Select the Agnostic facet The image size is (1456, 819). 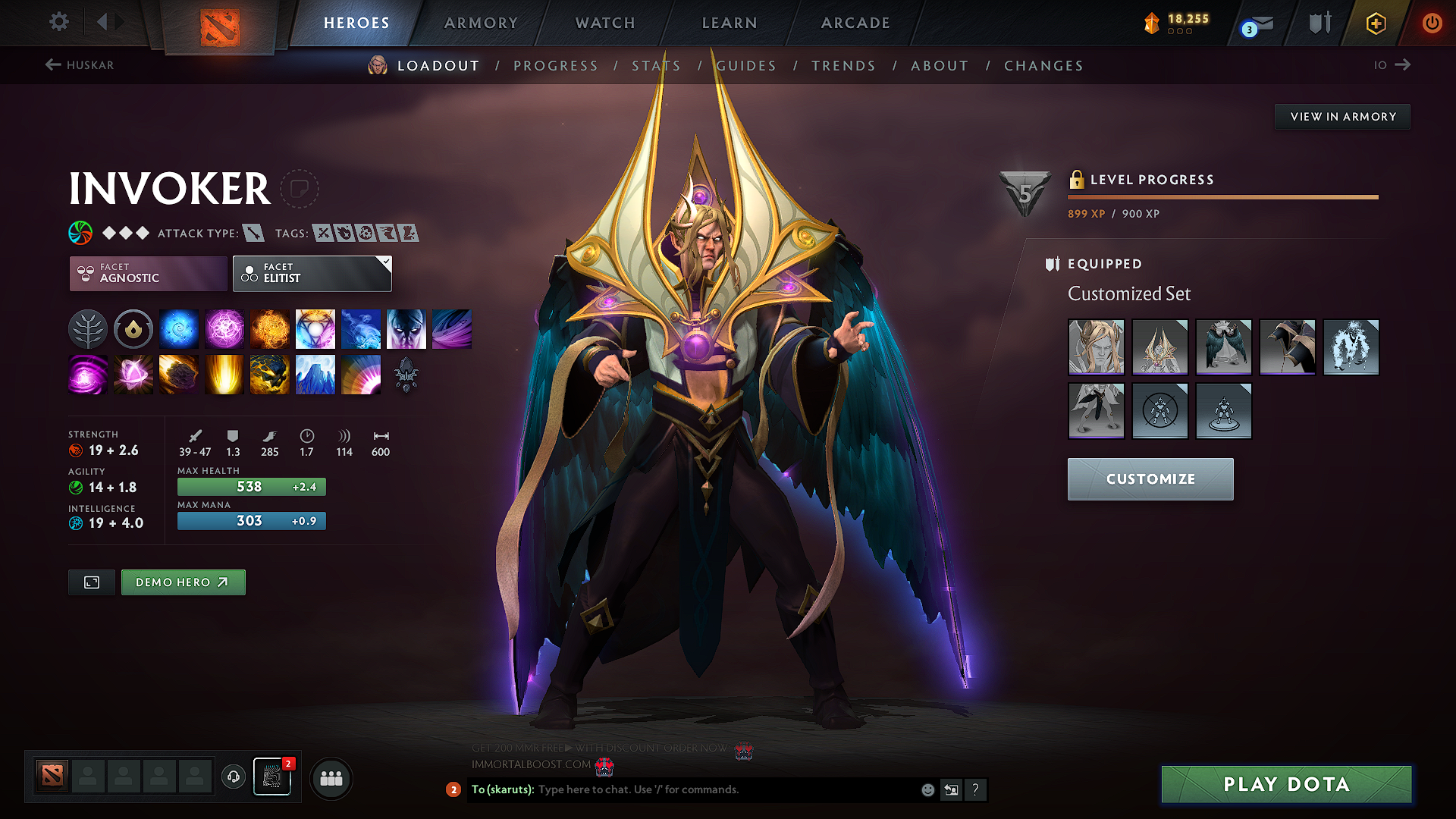click(x=147, y=273)
